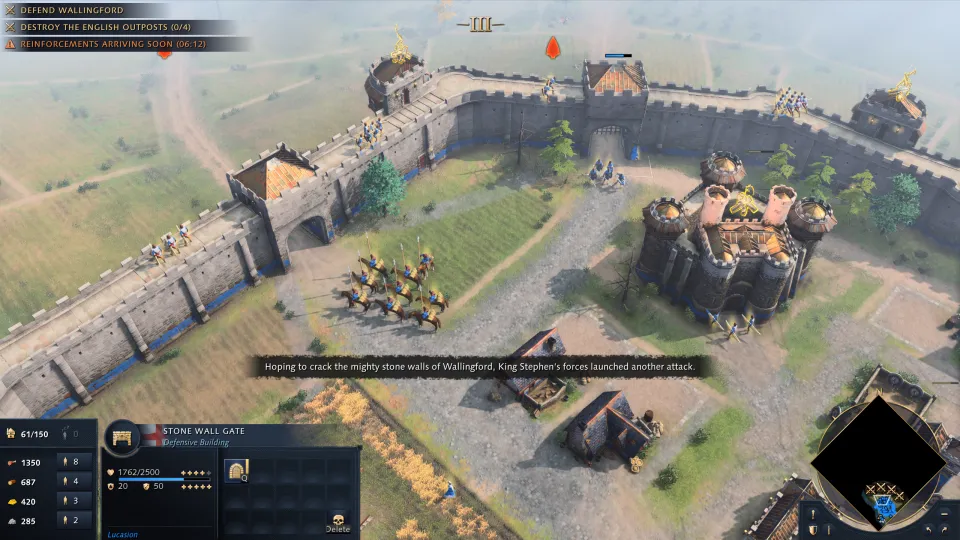Activate the gate lock command icon
This screenshot has width=960, height=540.
click(237, 470)
